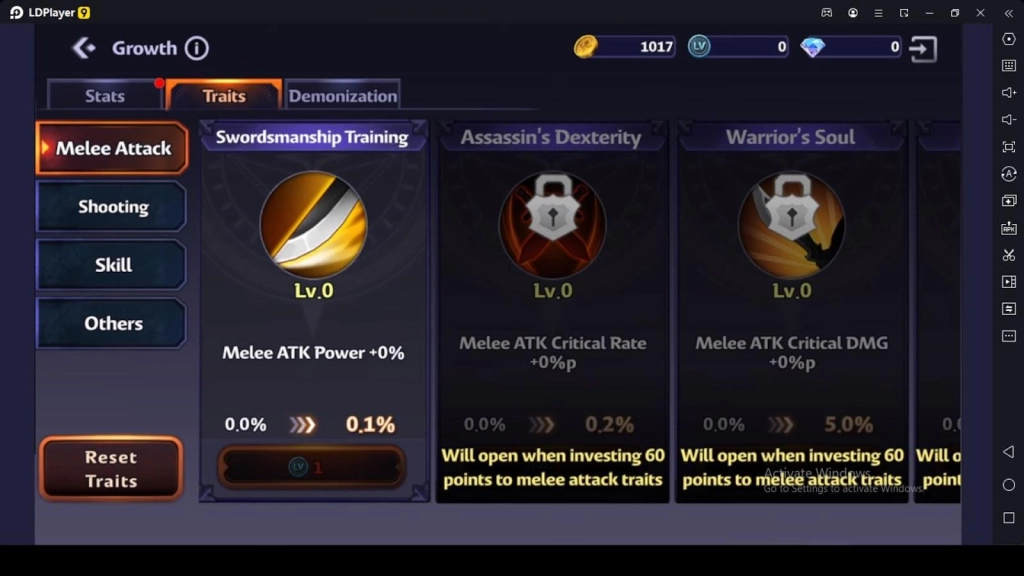The width and height of the screenshot is (1024, 576).
Task: Close the LDPlayer emulator window
Action: 980,13
